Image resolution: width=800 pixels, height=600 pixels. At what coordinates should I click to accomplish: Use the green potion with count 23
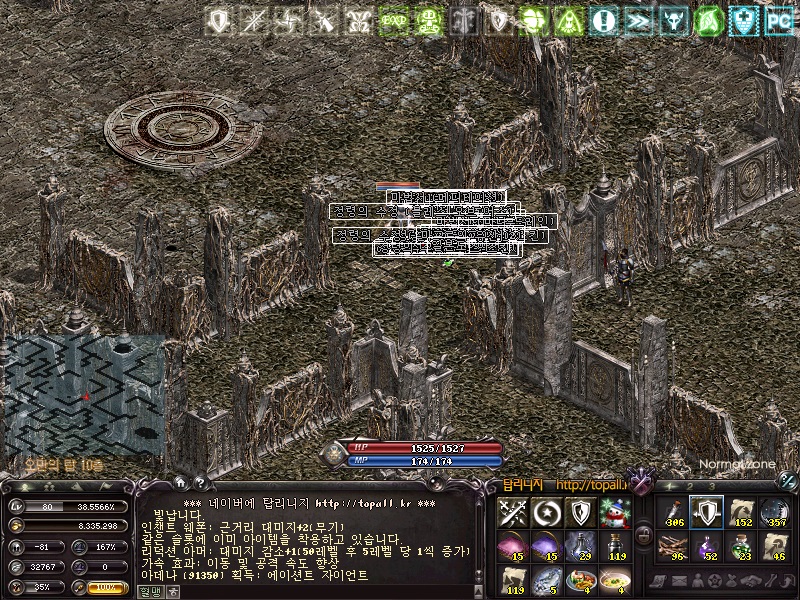[741, 546]
